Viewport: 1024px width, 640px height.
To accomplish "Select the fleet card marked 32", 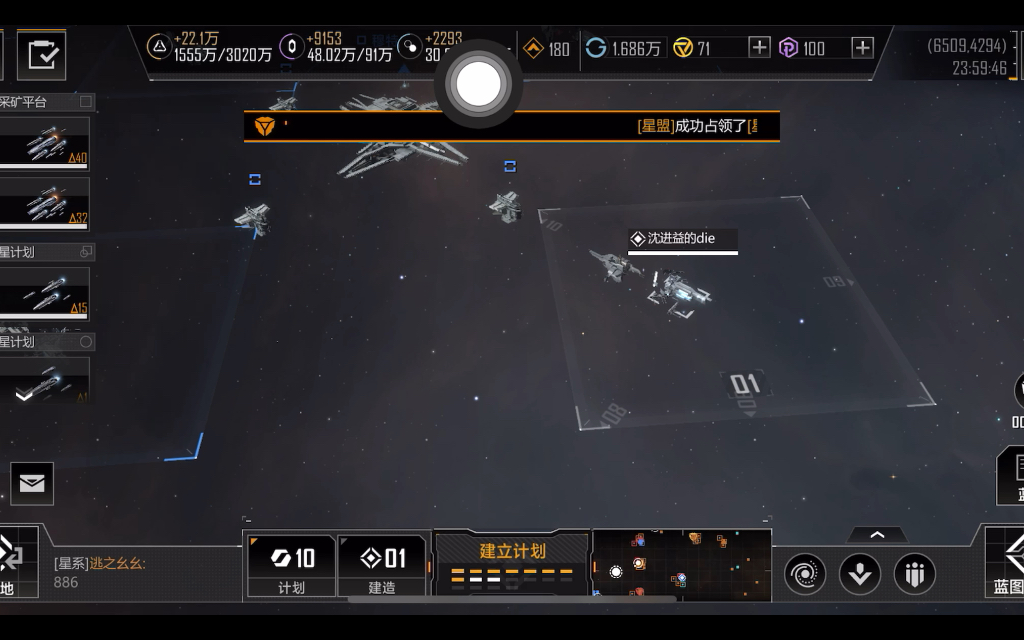I will 44,203.
